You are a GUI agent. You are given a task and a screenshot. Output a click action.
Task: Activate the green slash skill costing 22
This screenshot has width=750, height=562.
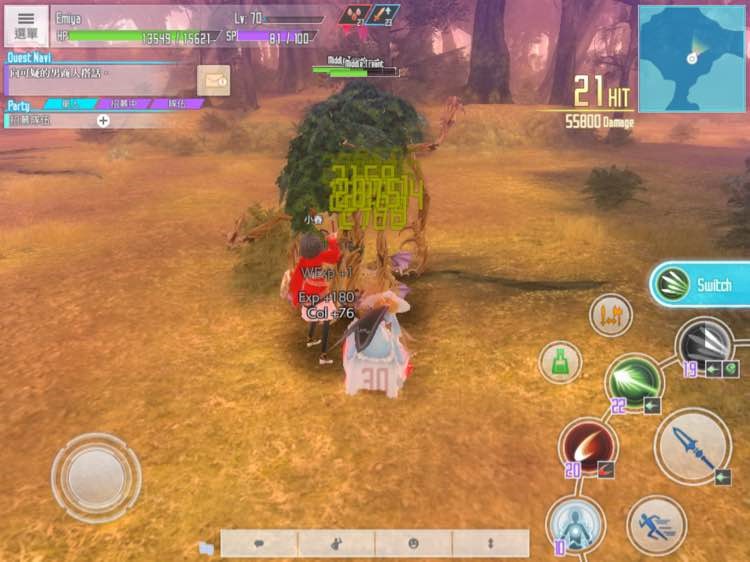pos(633,381)
